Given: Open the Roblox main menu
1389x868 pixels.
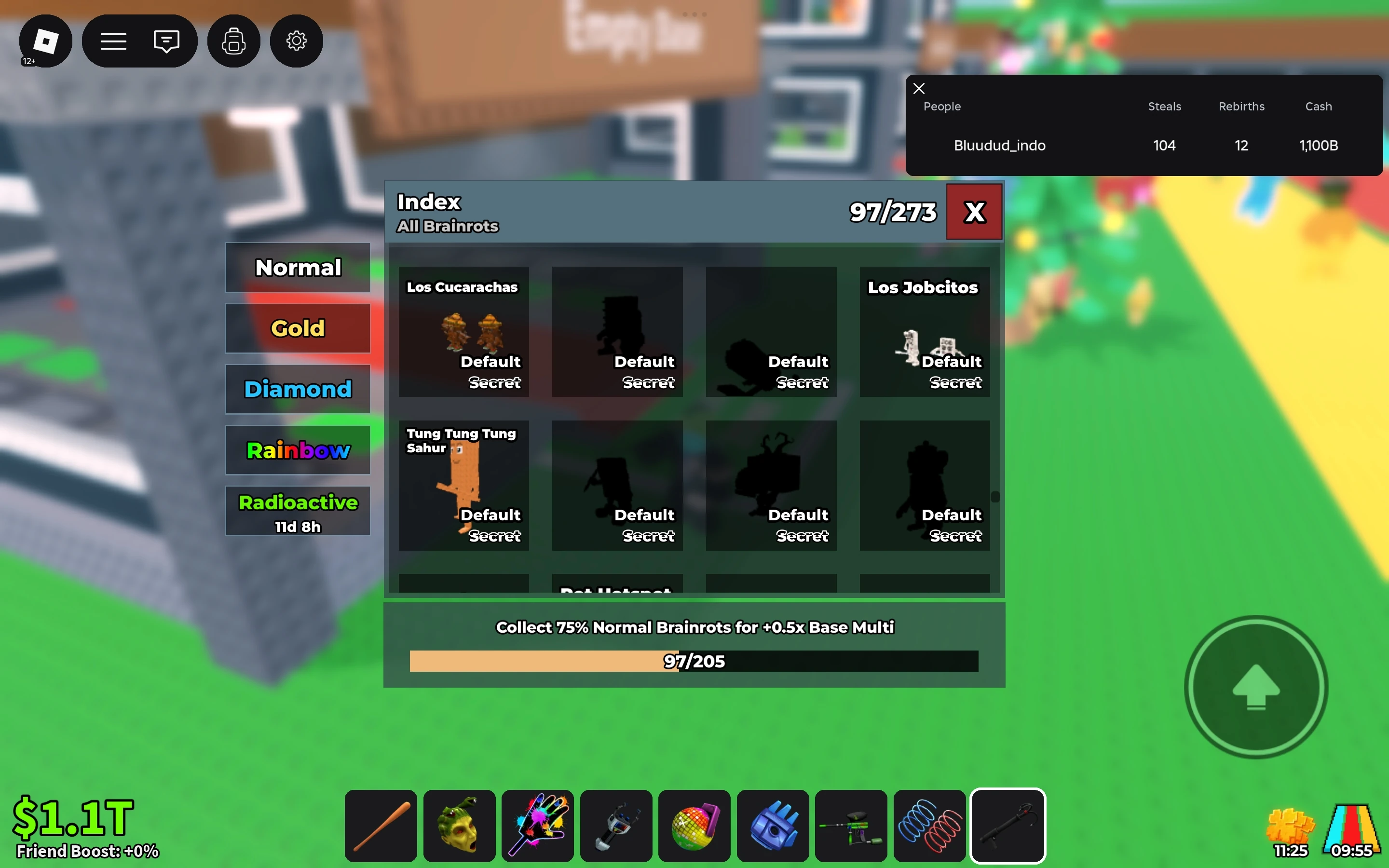Looking at the screenshot, I should coord(113,41).
